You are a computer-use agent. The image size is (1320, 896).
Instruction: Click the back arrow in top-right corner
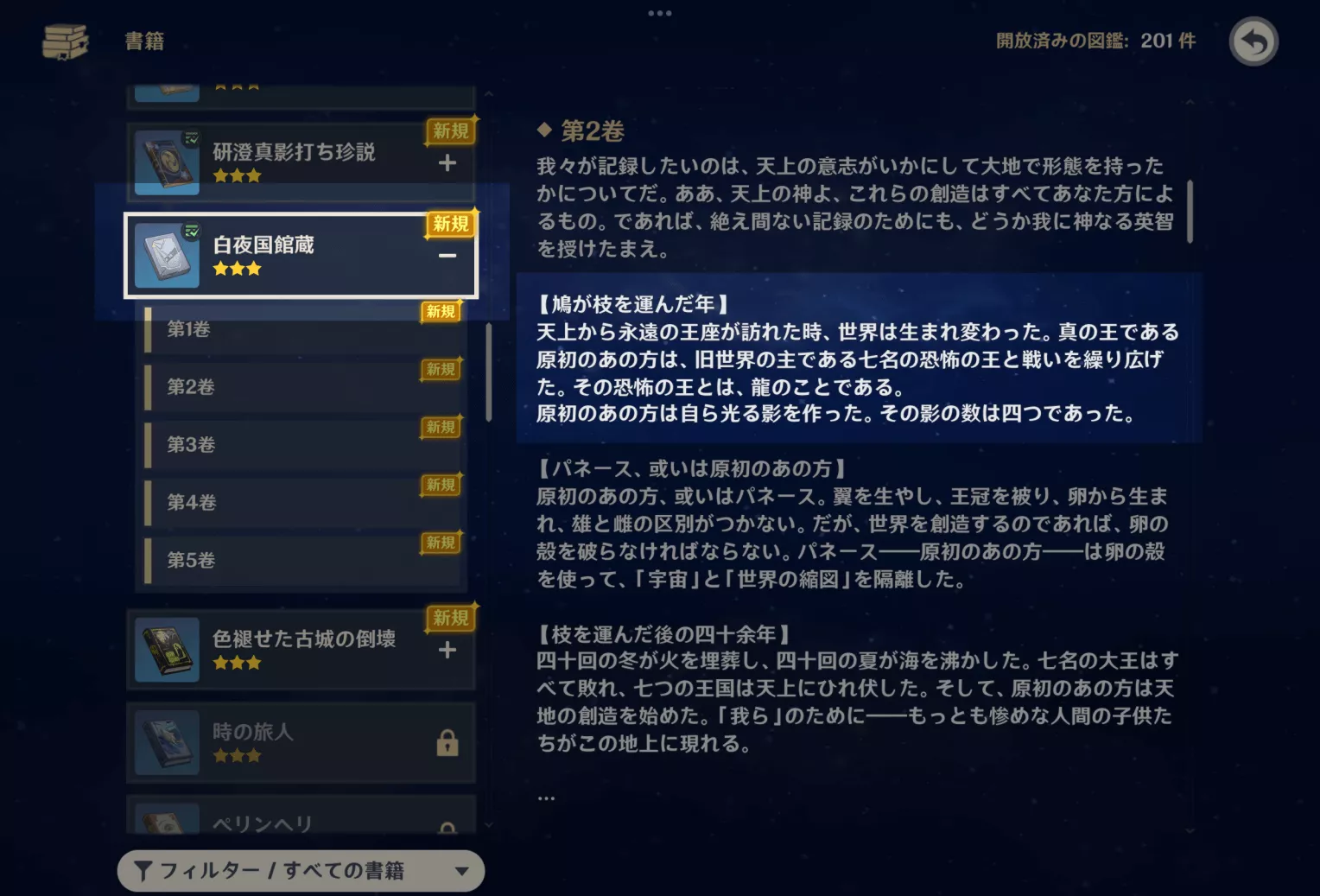pyautogui.click(x=1253, y=41)
